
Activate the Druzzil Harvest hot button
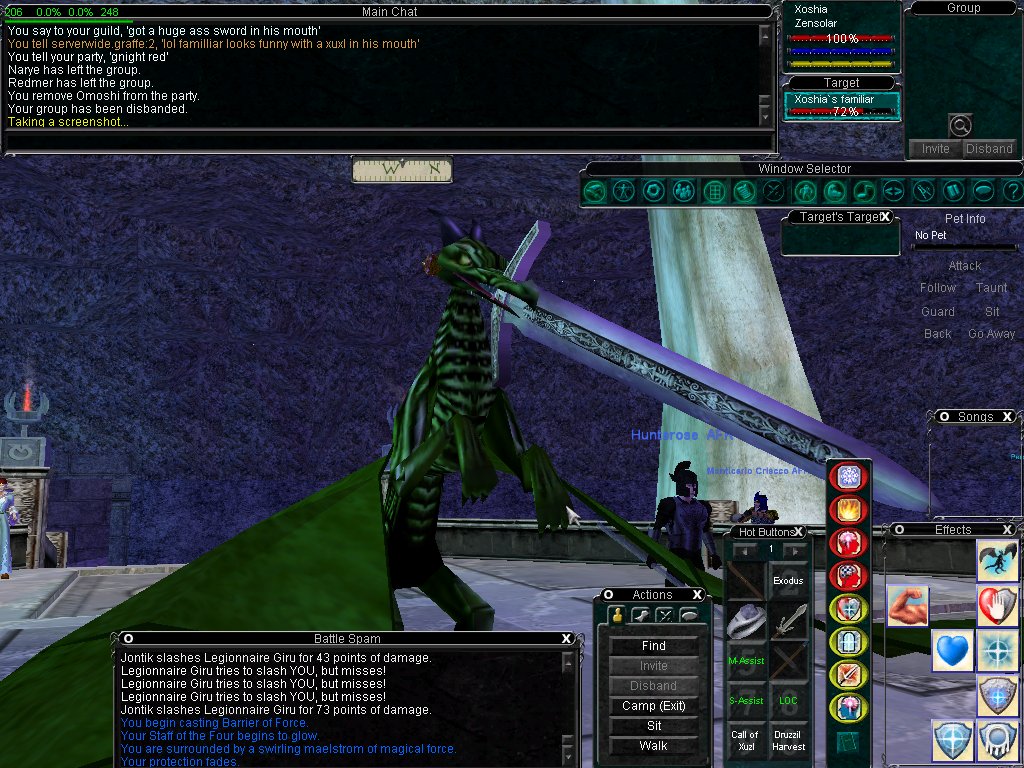788,741
